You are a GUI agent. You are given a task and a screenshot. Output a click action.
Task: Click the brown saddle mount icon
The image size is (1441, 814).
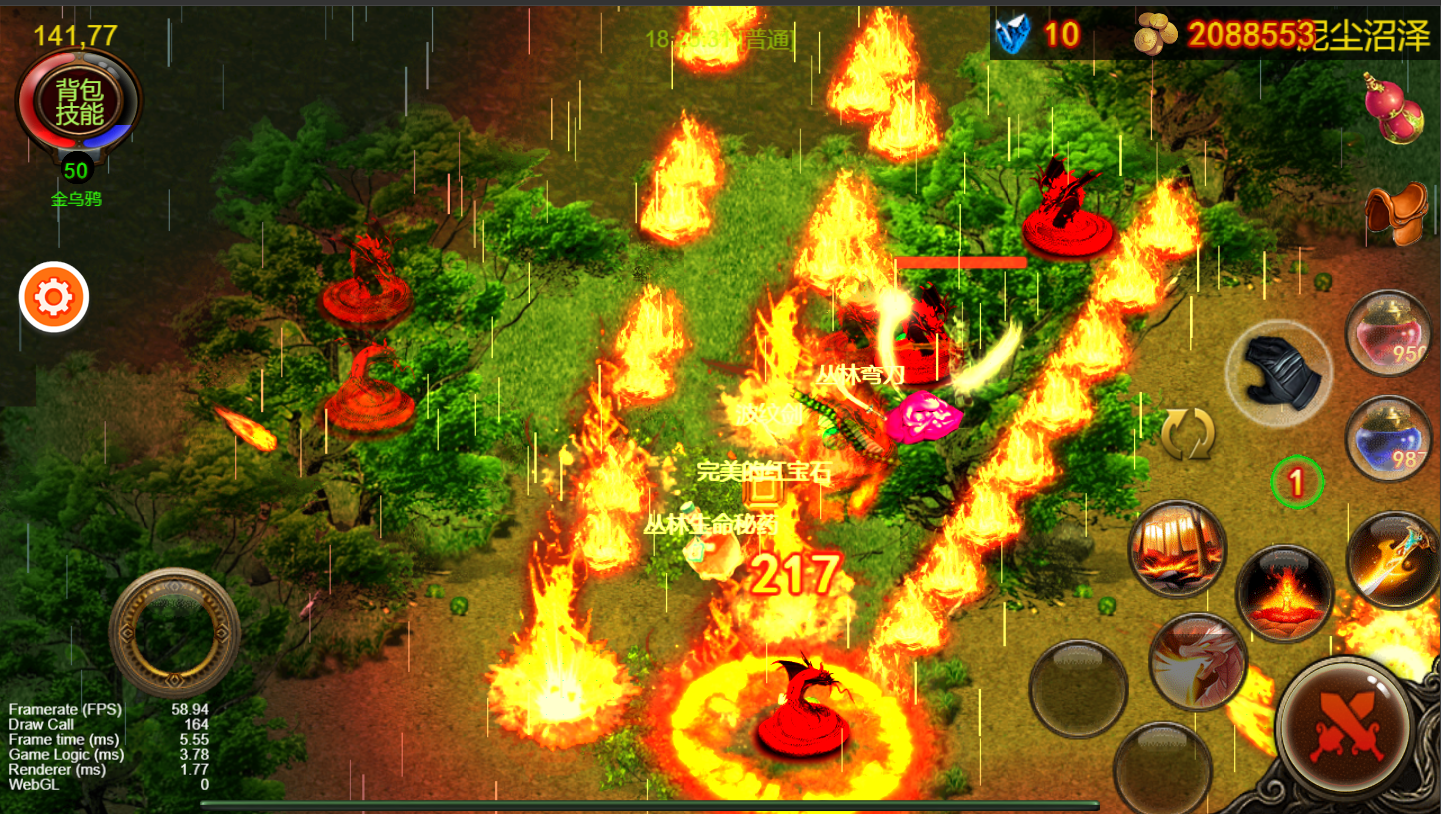click(1396, 212)
